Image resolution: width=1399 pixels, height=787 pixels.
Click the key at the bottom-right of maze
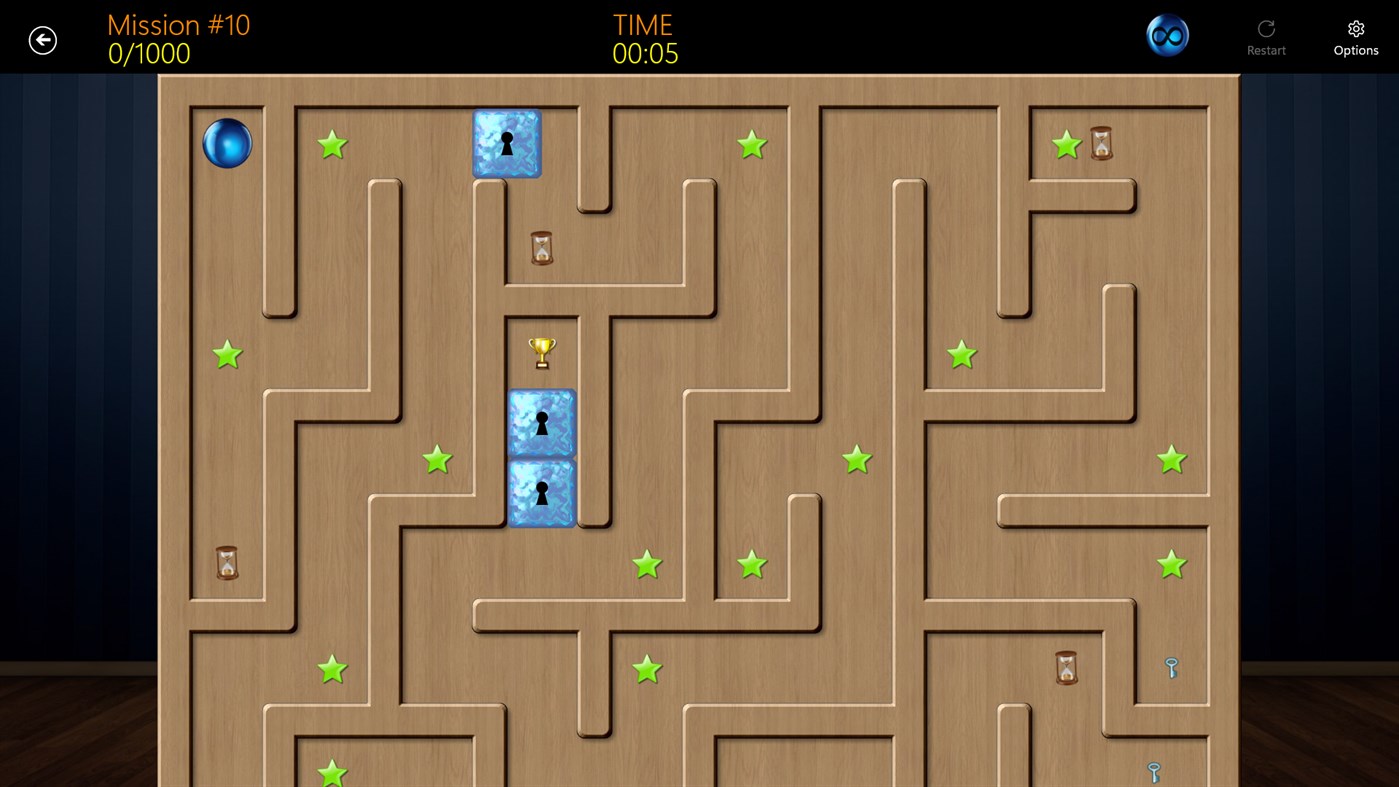1152,773
